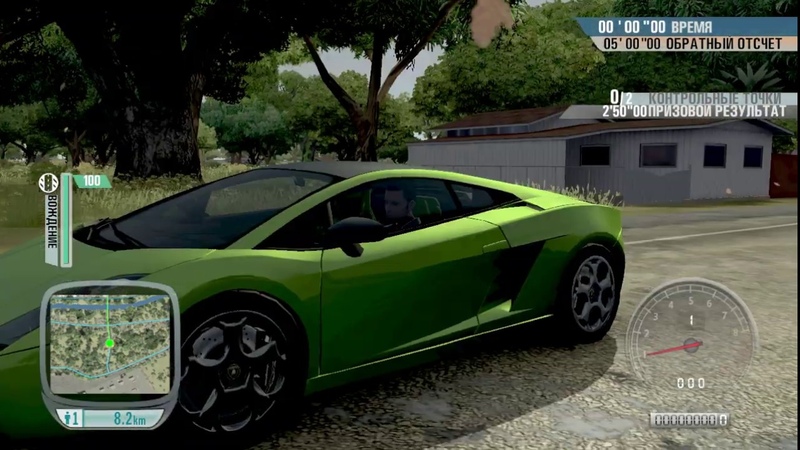Open the GPS minimap
Image resolution: width=800 pixels, height=450 pixels.
tap(109, 343)
